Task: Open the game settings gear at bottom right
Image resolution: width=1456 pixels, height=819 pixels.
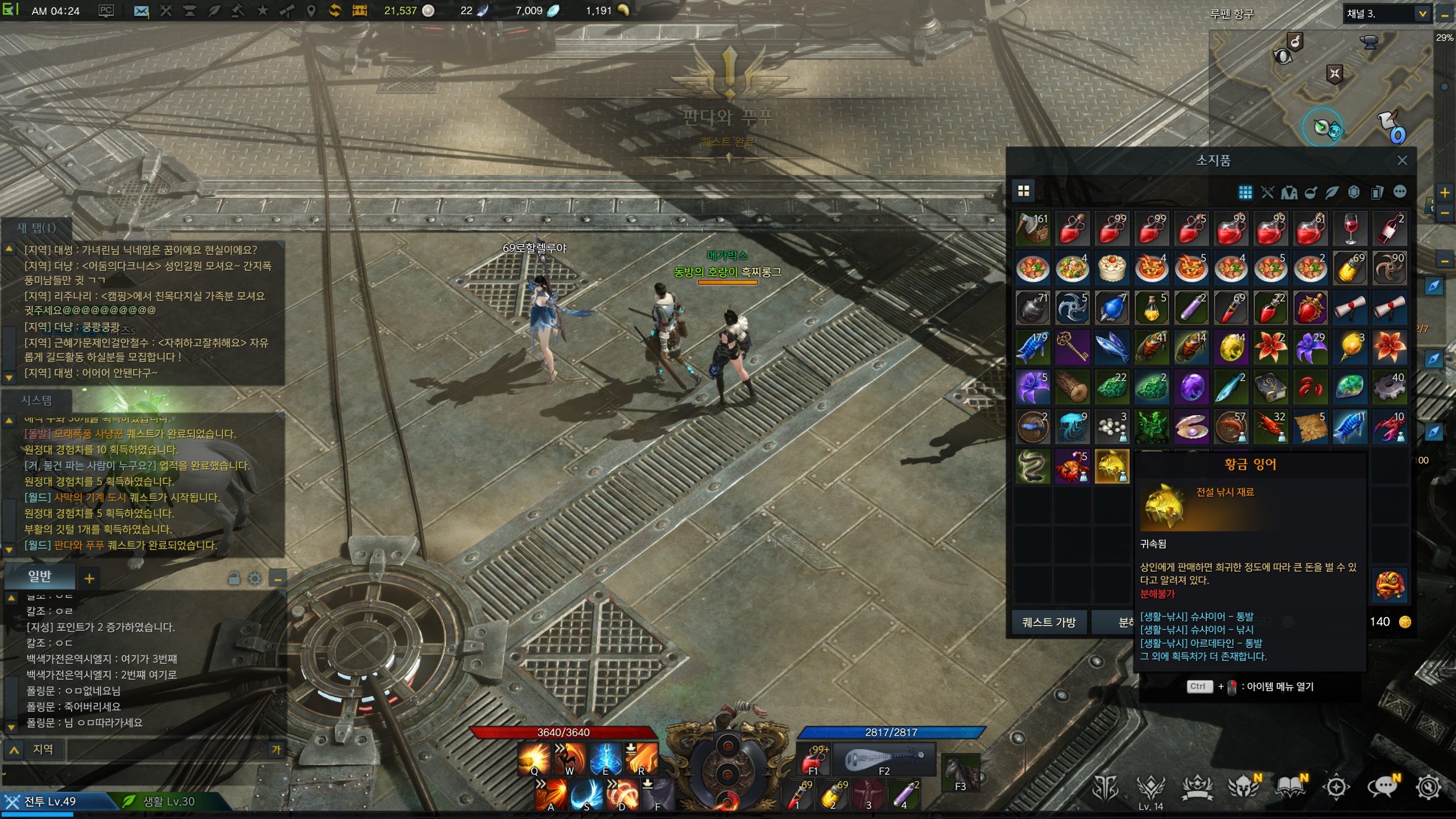Action: (1428, 787)
